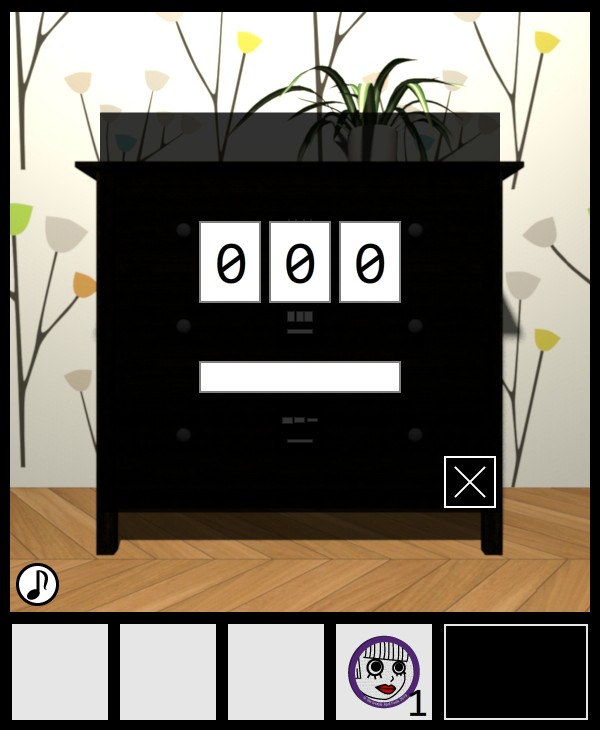This screenshot has height=730, width=600.
Task: Select the doll face badge inventory item
Action: click(x=384, y=672)
